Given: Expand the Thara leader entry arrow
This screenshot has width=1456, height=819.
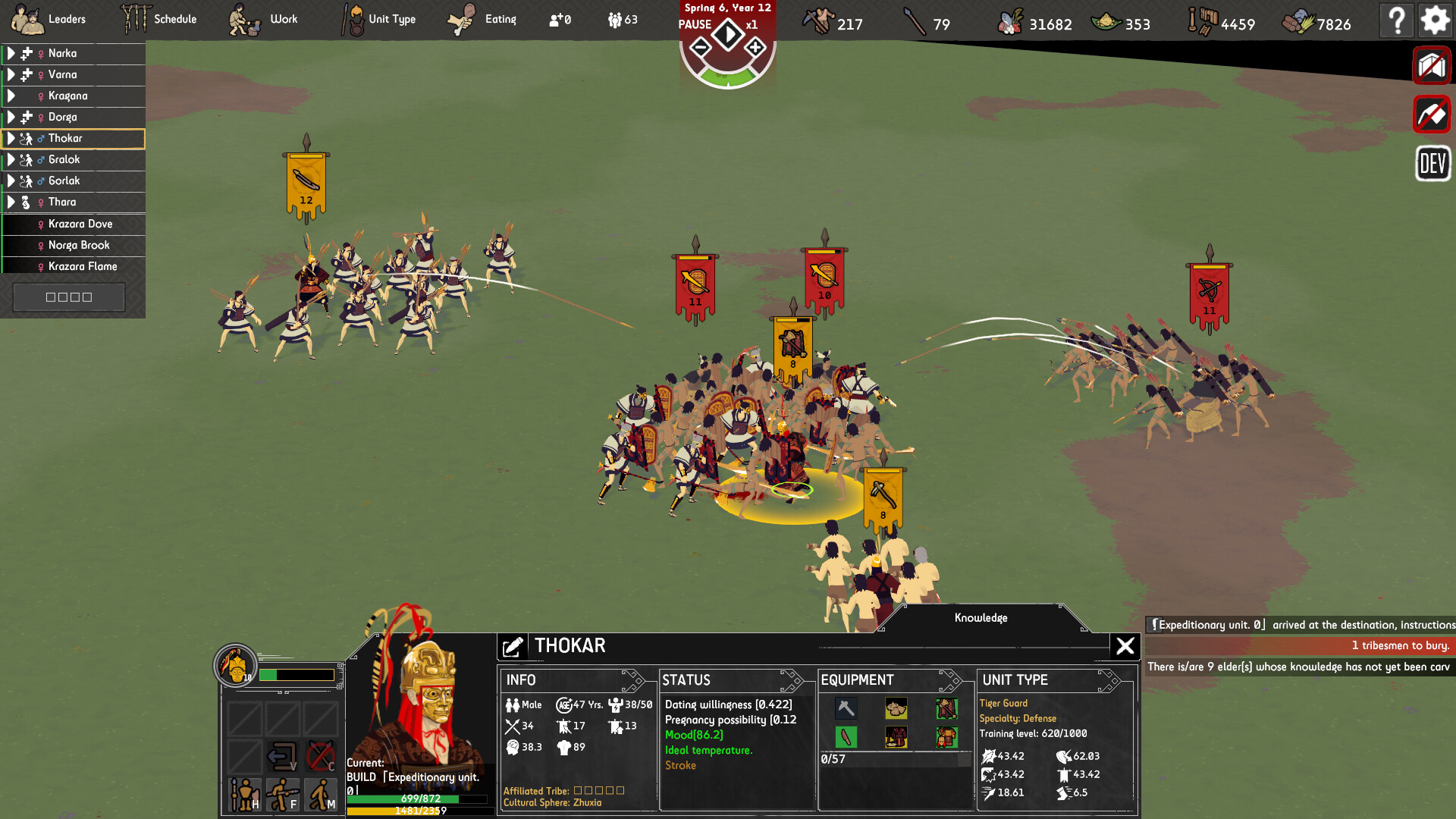Looking at the screenshot, I should [x=11, y=202].
